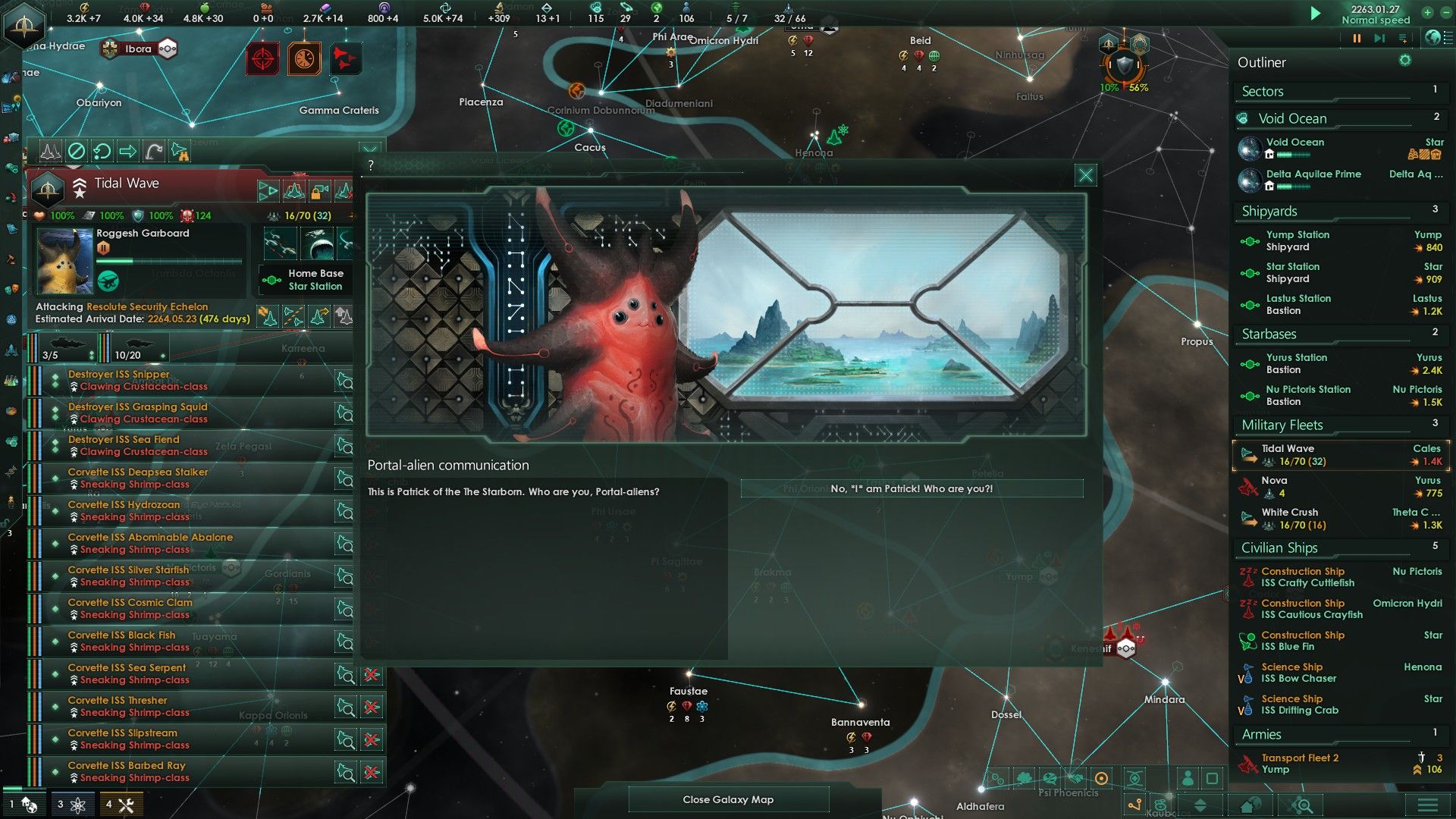Viewport: 1456px width, 819px height.
Task: Toggle pause on leader Roggesh Garboard
Action: pos(103,247)
